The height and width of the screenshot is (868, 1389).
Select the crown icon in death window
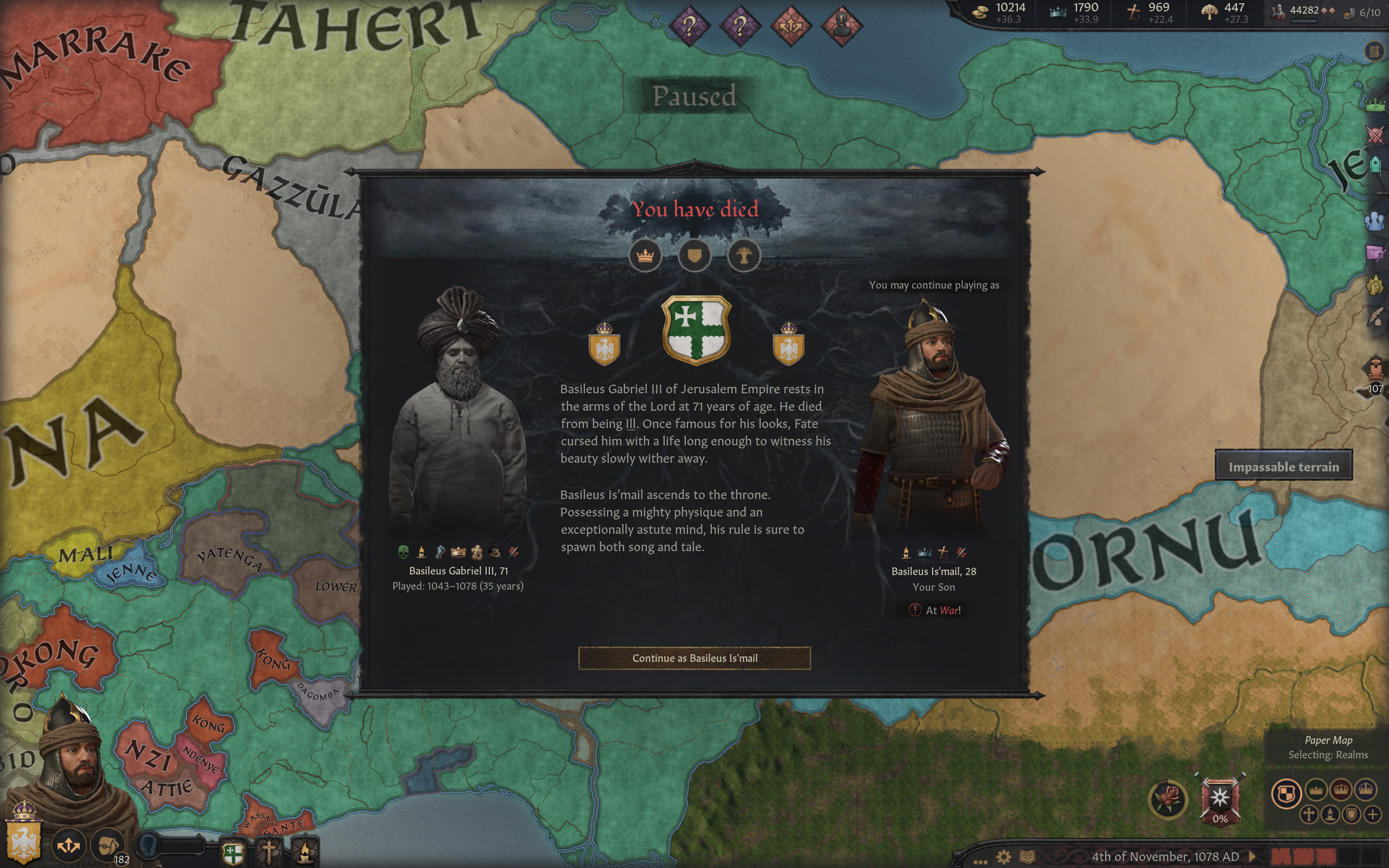[x=645, y=256]
